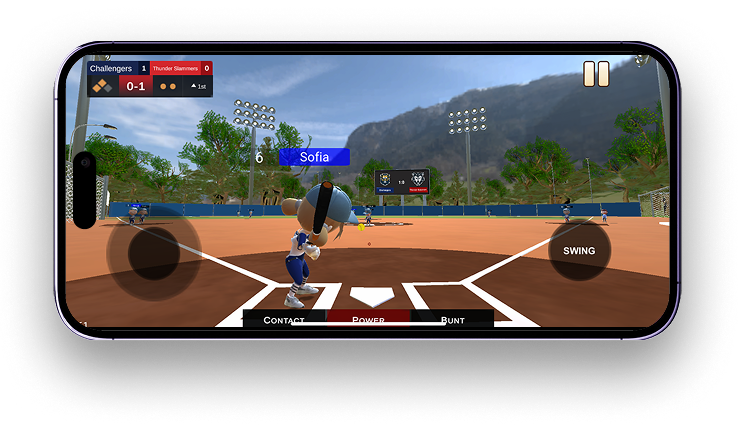This screenshot has width=747, height=430.
Task: Switch to Power batting mode
Action: click(368, 319)
